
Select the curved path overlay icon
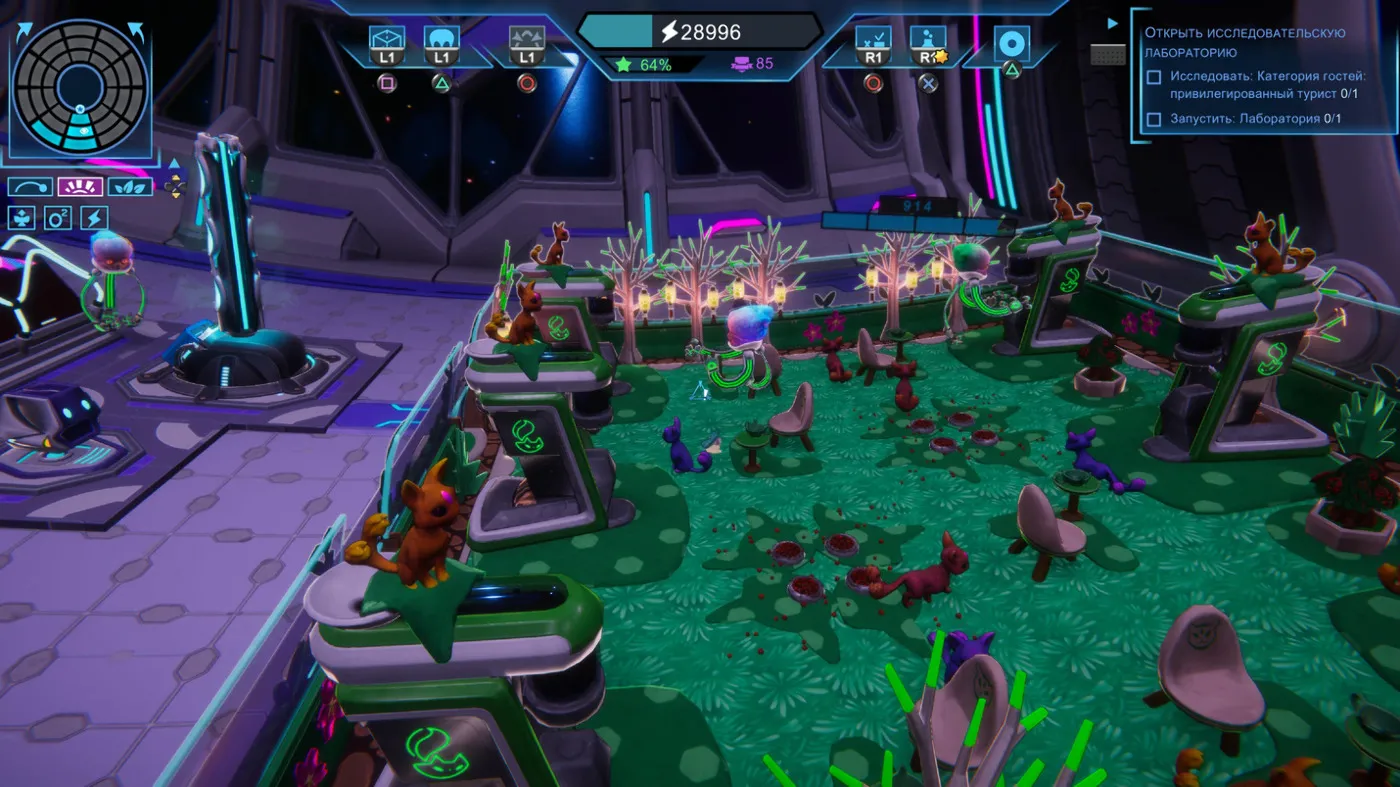(30, 187)
